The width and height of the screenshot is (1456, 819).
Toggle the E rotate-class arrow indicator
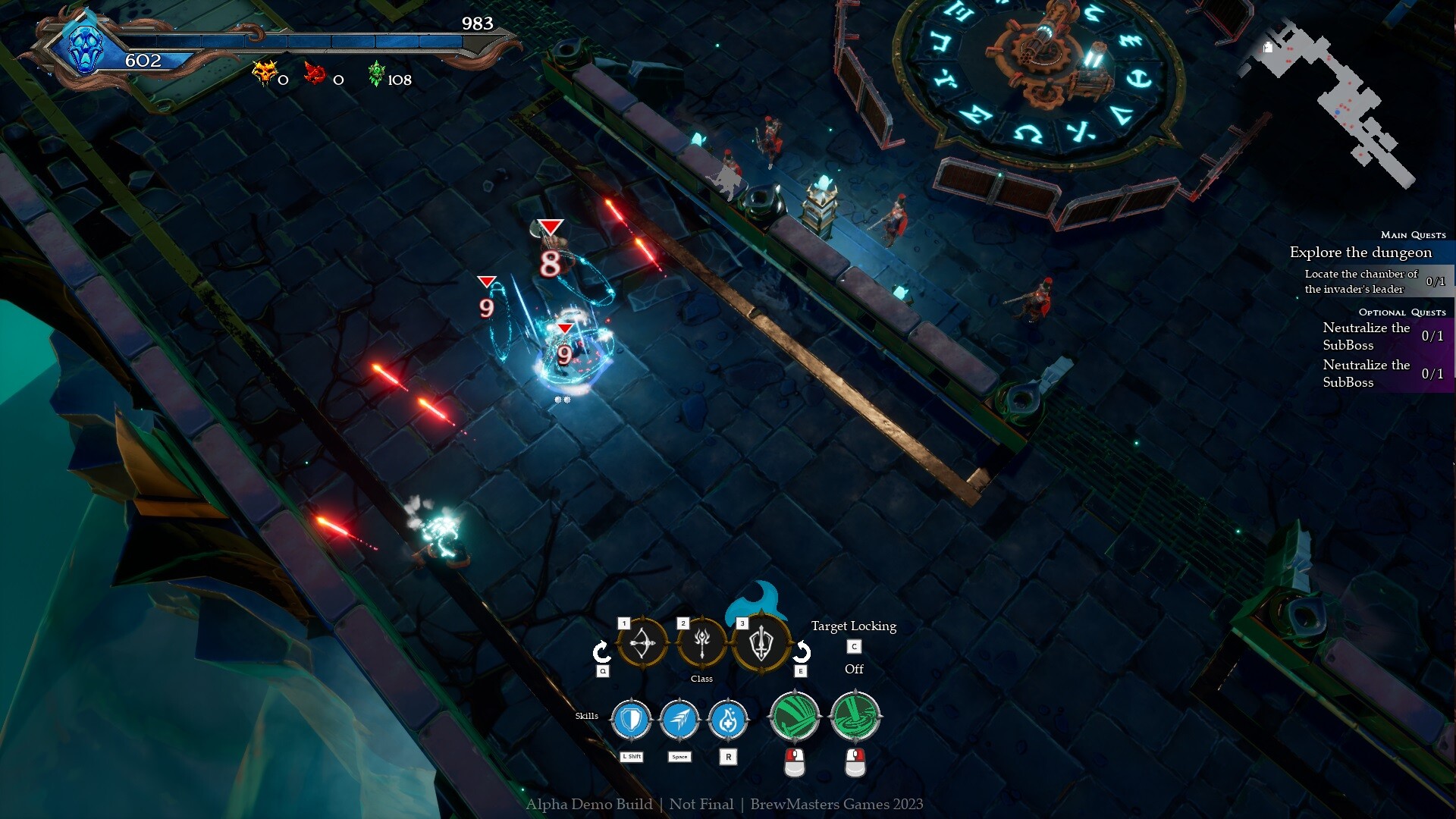(x=799, y=651)
